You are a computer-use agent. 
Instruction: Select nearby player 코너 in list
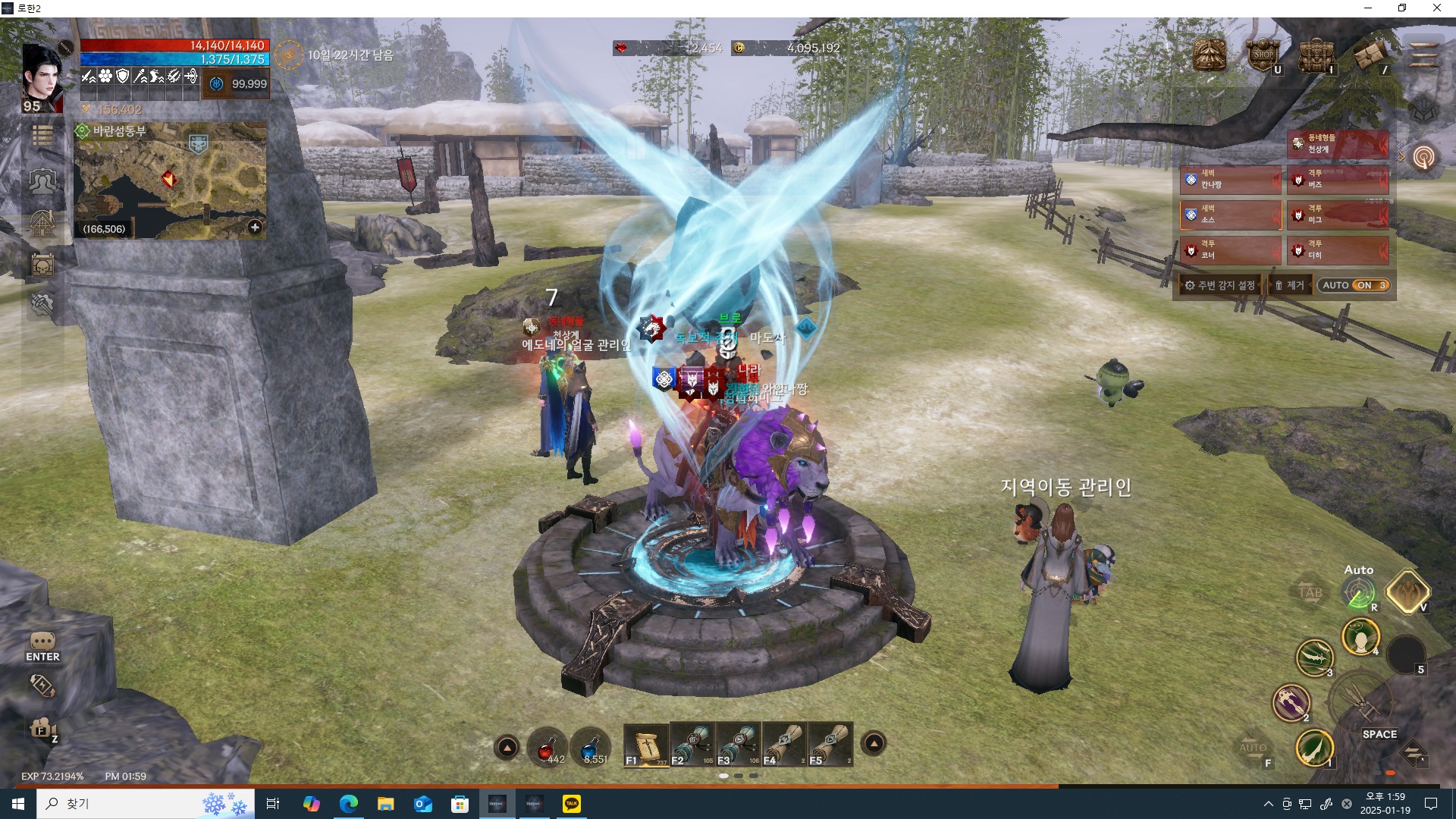click(x=1230, y=249)
